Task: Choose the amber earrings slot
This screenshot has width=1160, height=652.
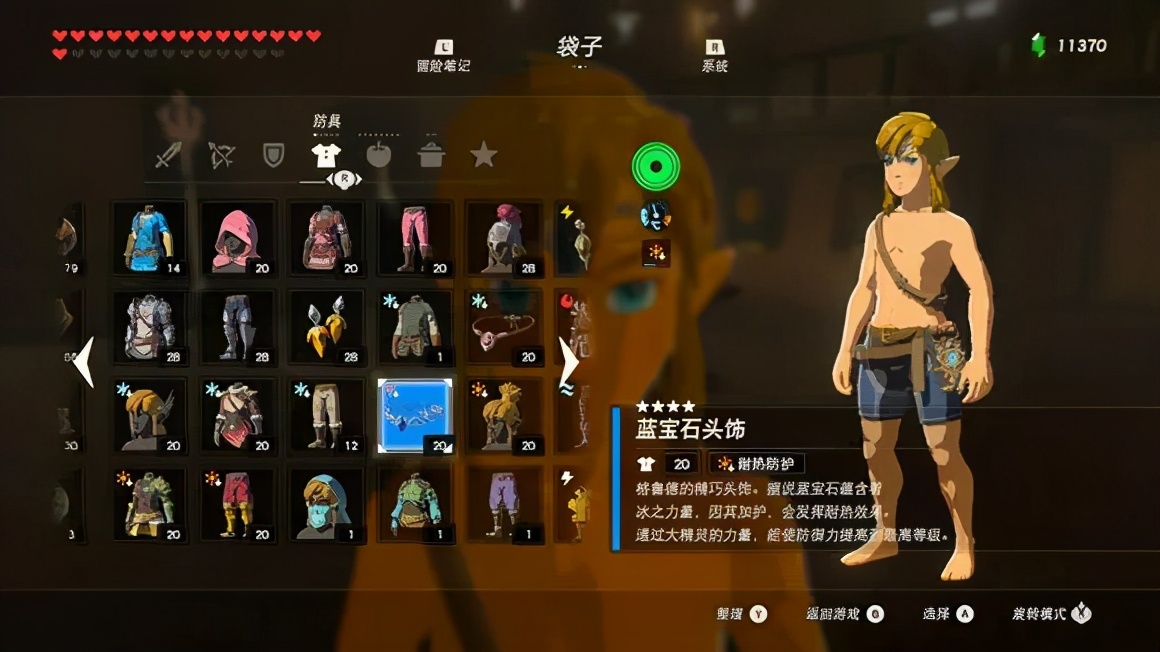Action: [x=326, y=326]
